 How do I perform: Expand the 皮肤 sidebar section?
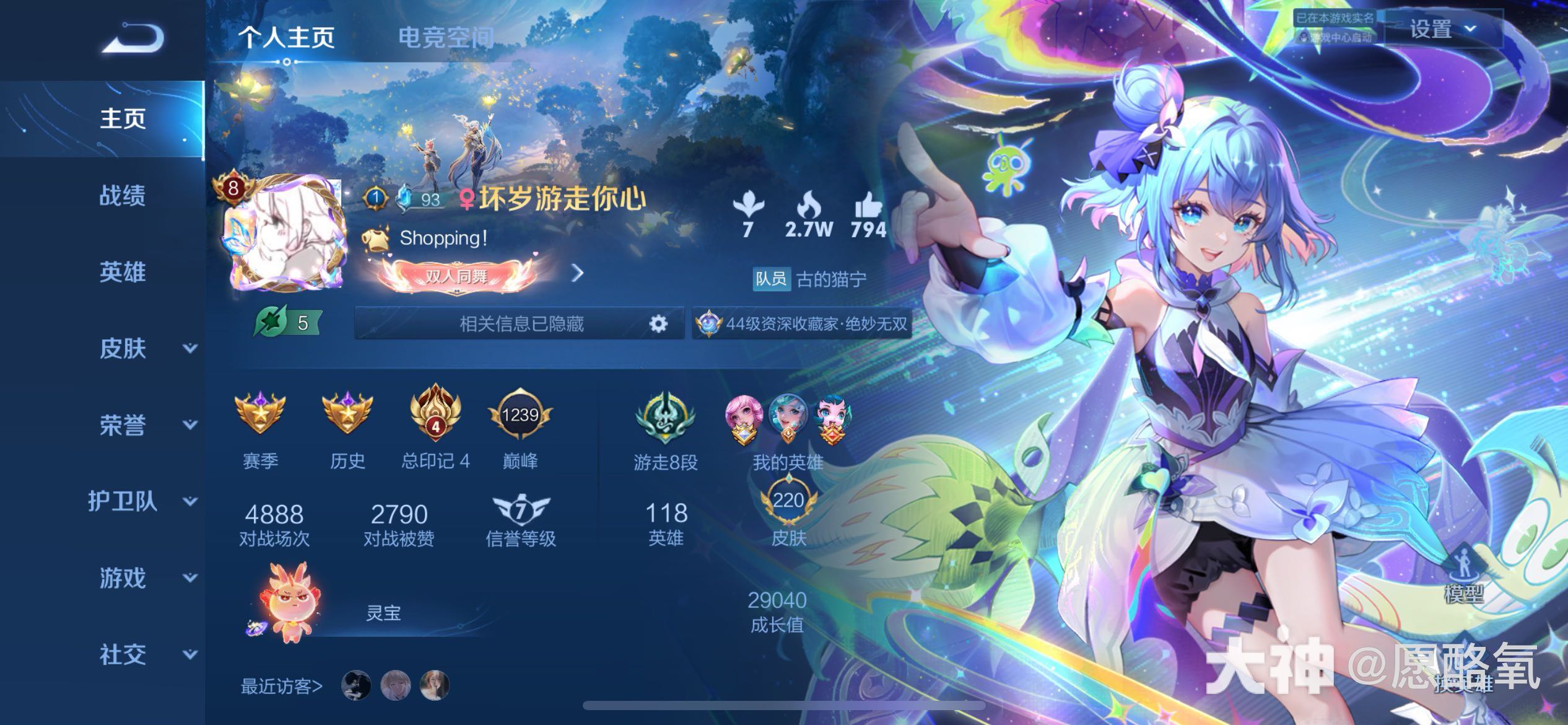[x=122, y=349]
